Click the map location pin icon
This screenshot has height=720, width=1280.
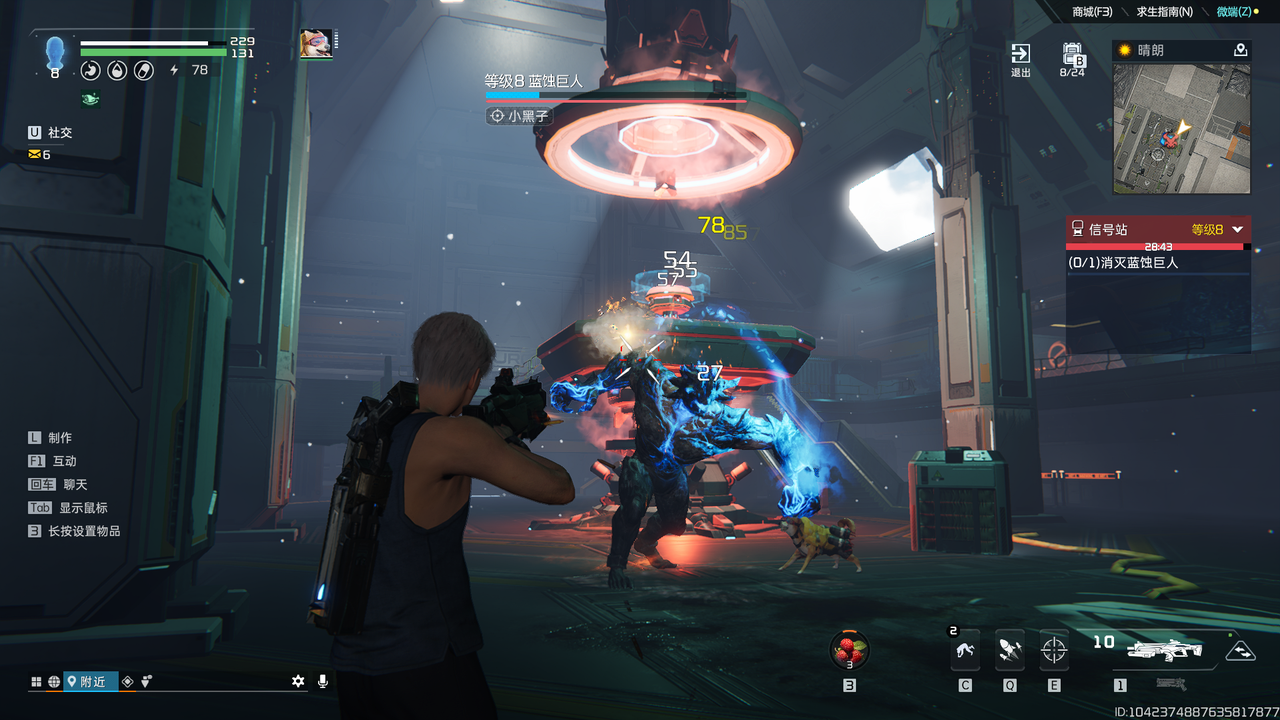tap(1240, 50)
